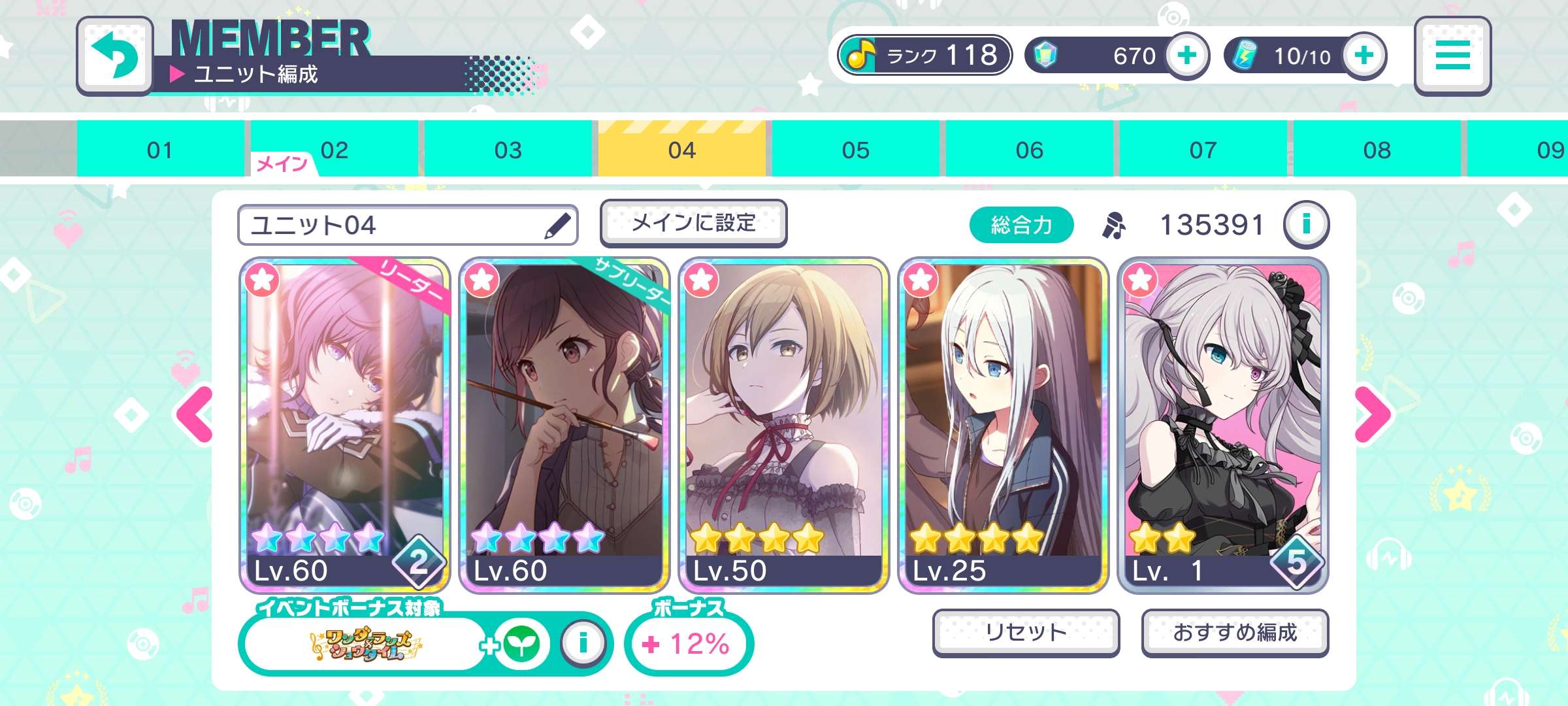
Task: Switch to unit tab 07
Action: [1203, 150]
